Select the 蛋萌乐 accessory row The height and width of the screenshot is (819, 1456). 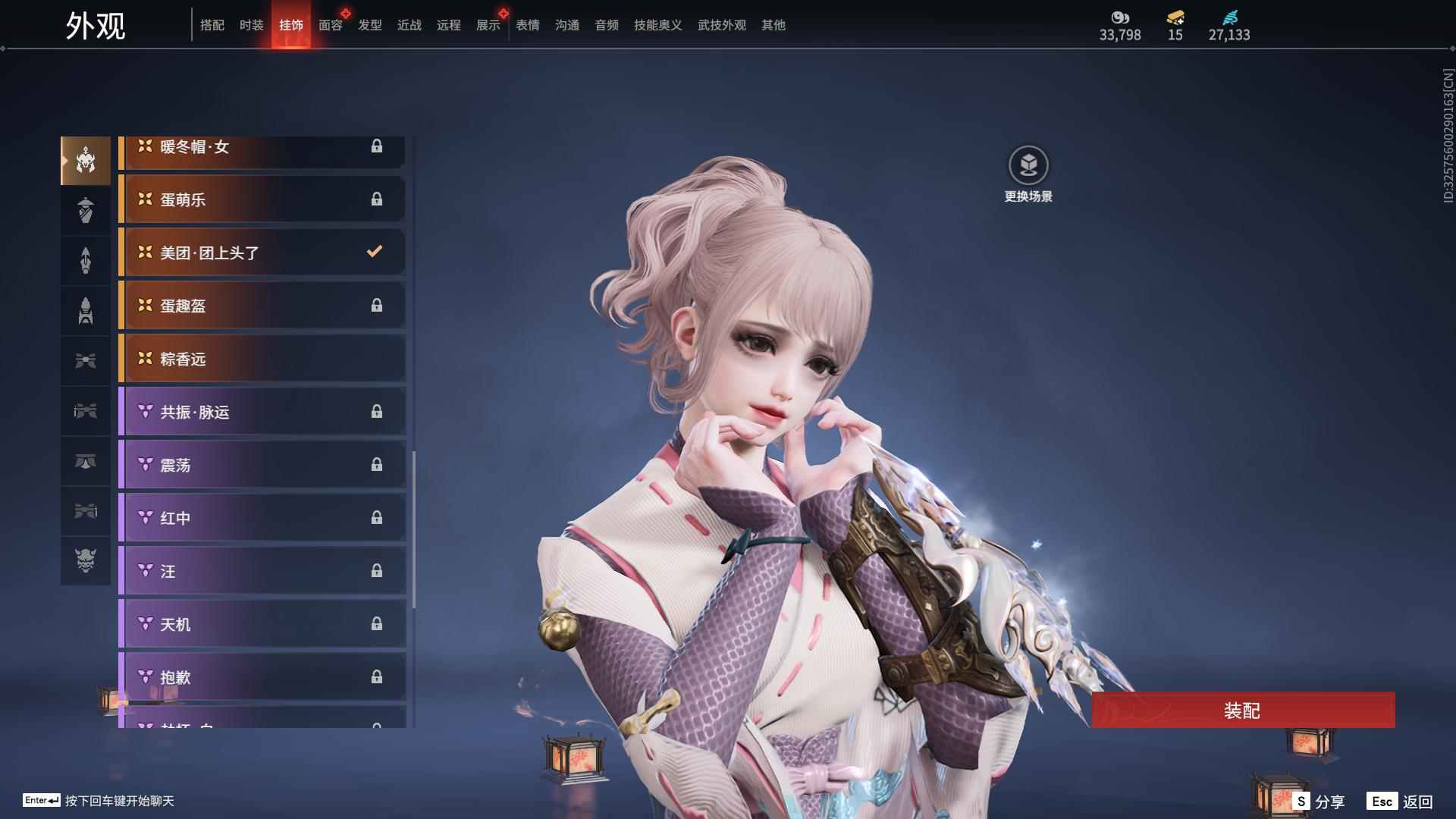click(x=262, y=199)
